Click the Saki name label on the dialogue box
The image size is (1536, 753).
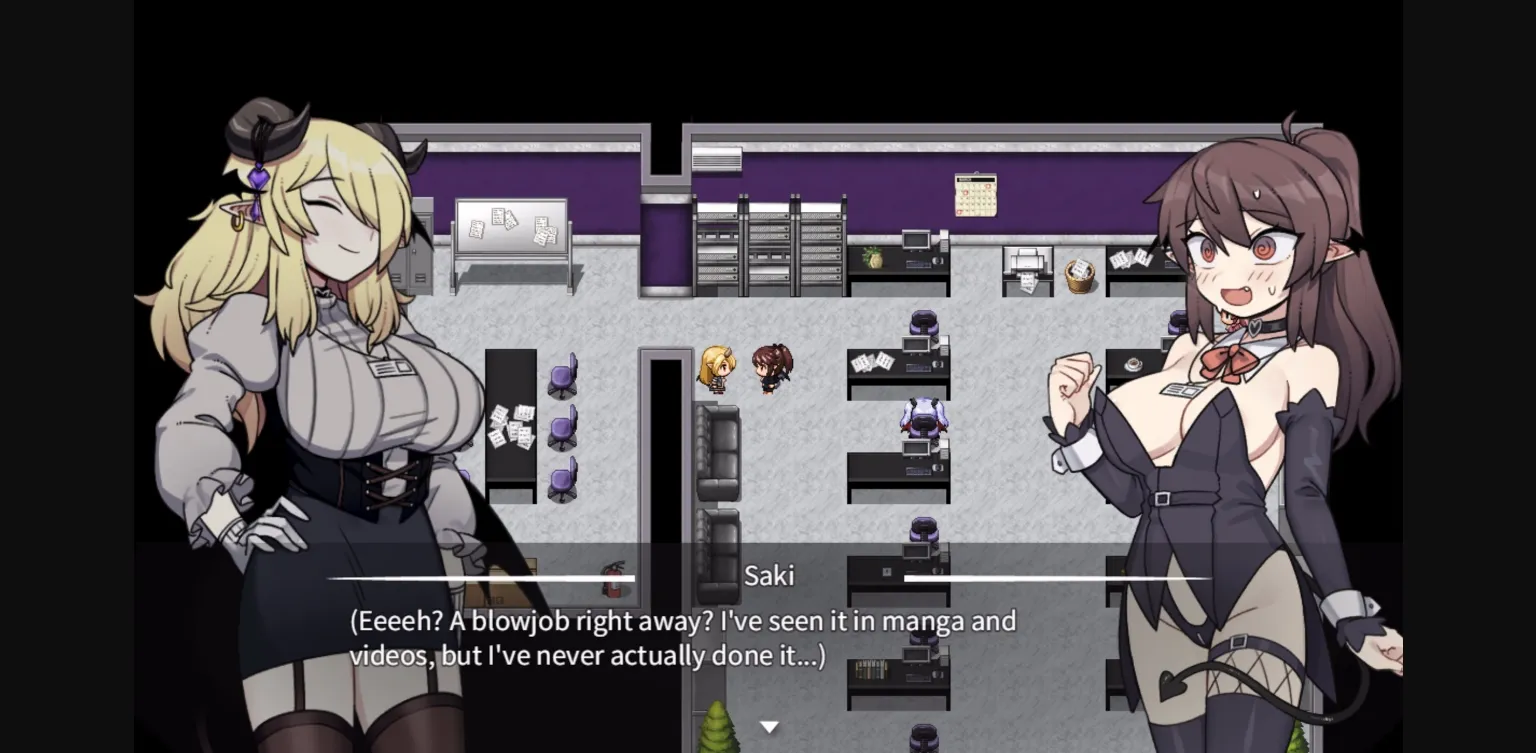click(x=769, y=576)
